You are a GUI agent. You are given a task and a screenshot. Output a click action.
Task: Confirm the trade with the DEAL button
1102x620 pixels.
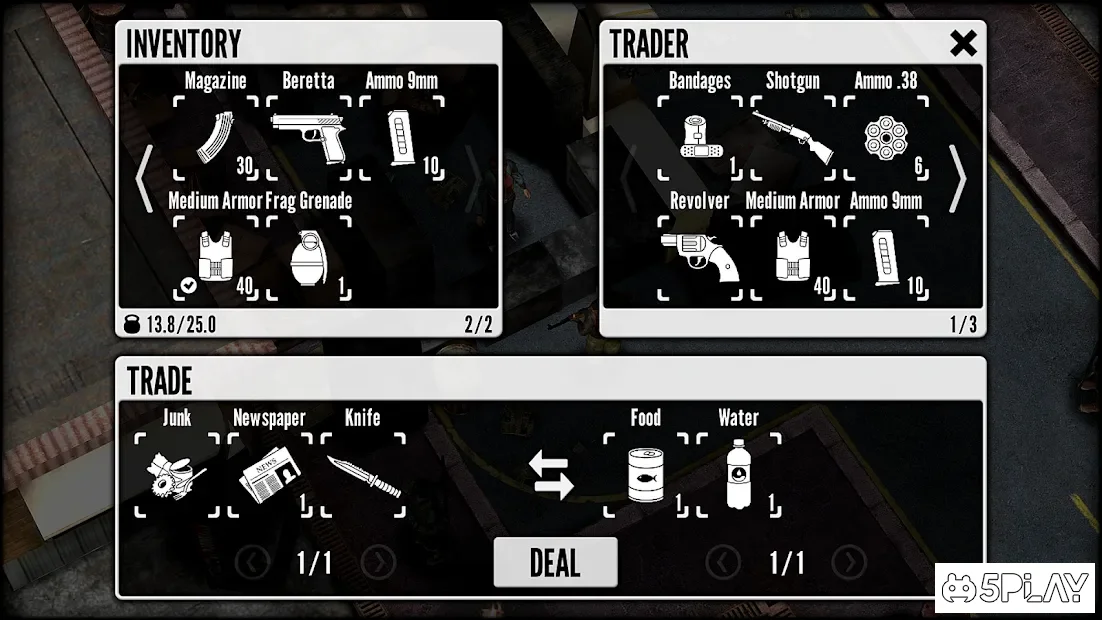tap(555, 562)
